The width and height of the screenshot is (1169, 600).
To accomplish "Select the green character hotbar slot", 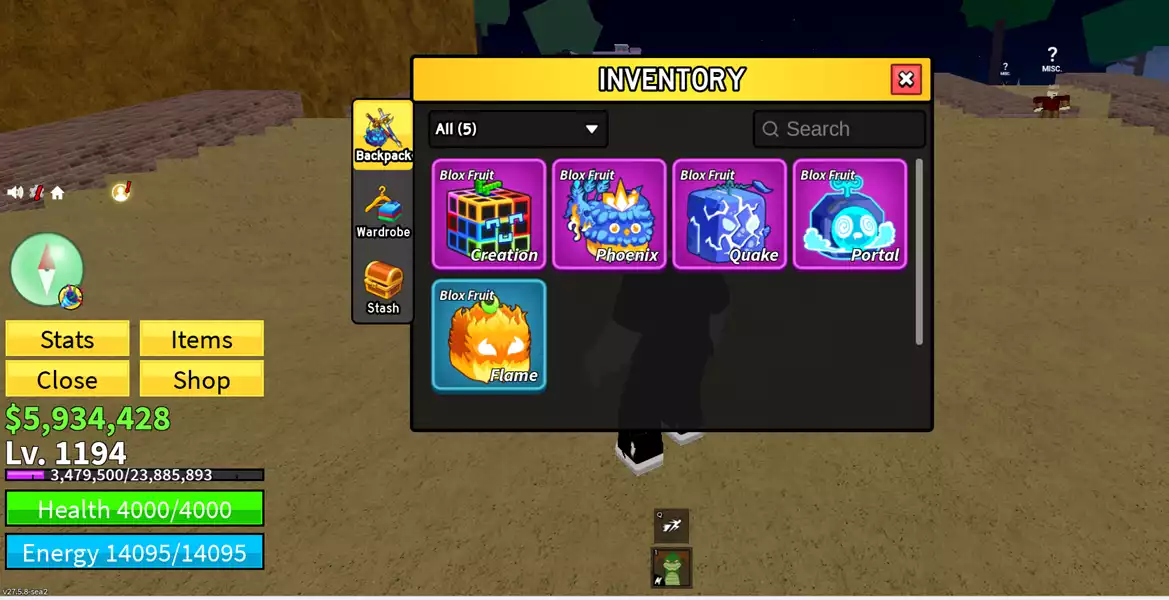I will tap(672, 568).
